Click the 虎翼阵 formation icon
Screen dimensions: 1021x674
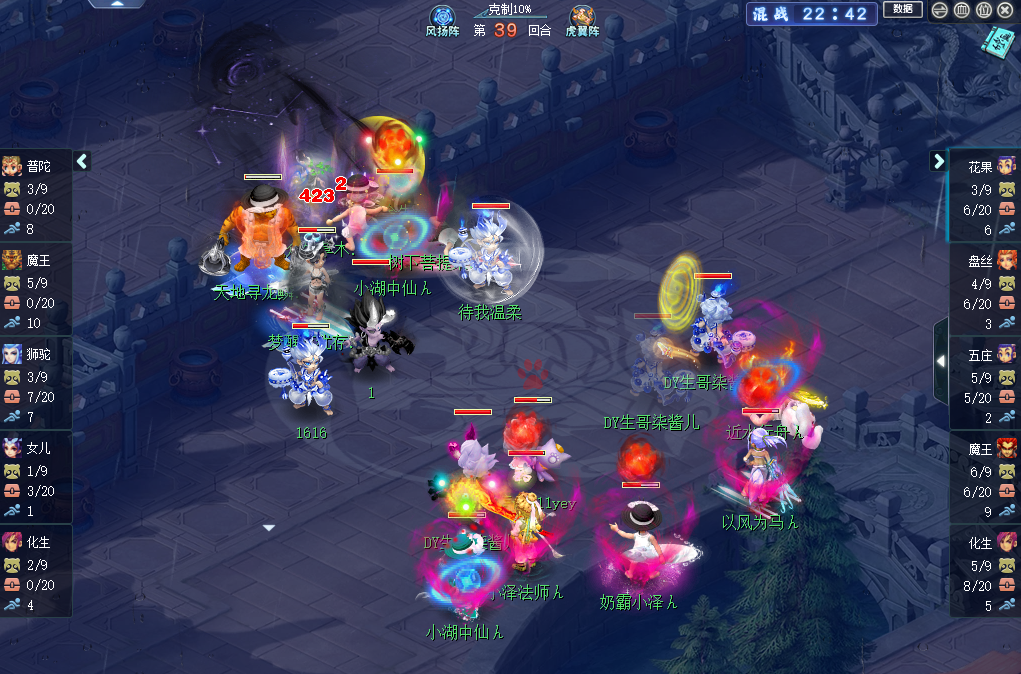582,18
